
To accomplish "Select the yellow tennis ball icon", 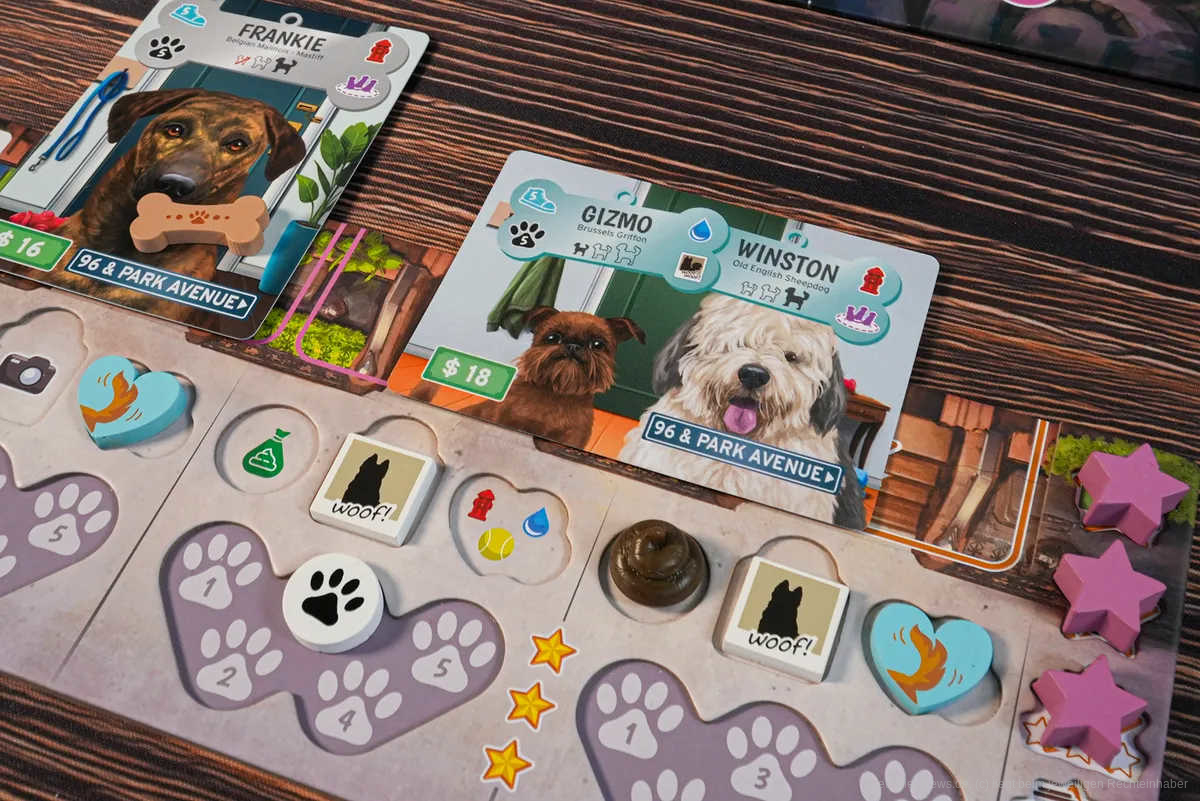I will pyautogui.click(x=496, y=544).
